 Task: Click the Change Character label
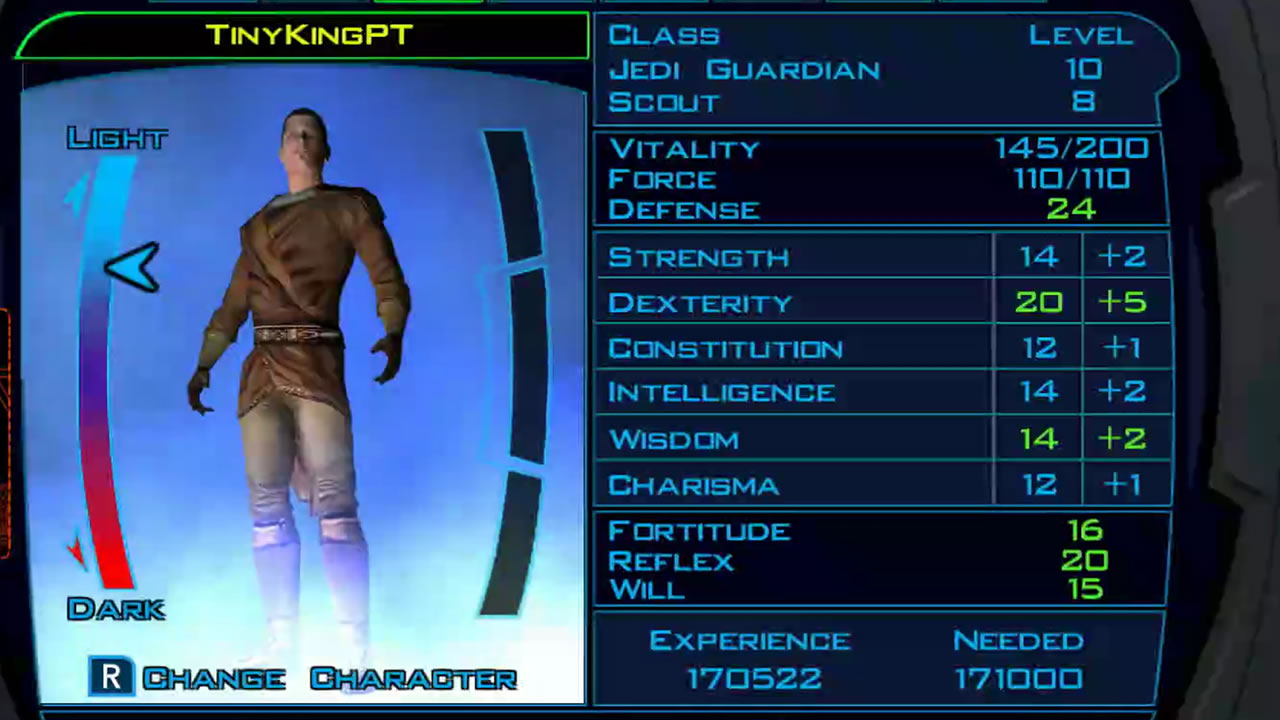(x=329, y=679)
